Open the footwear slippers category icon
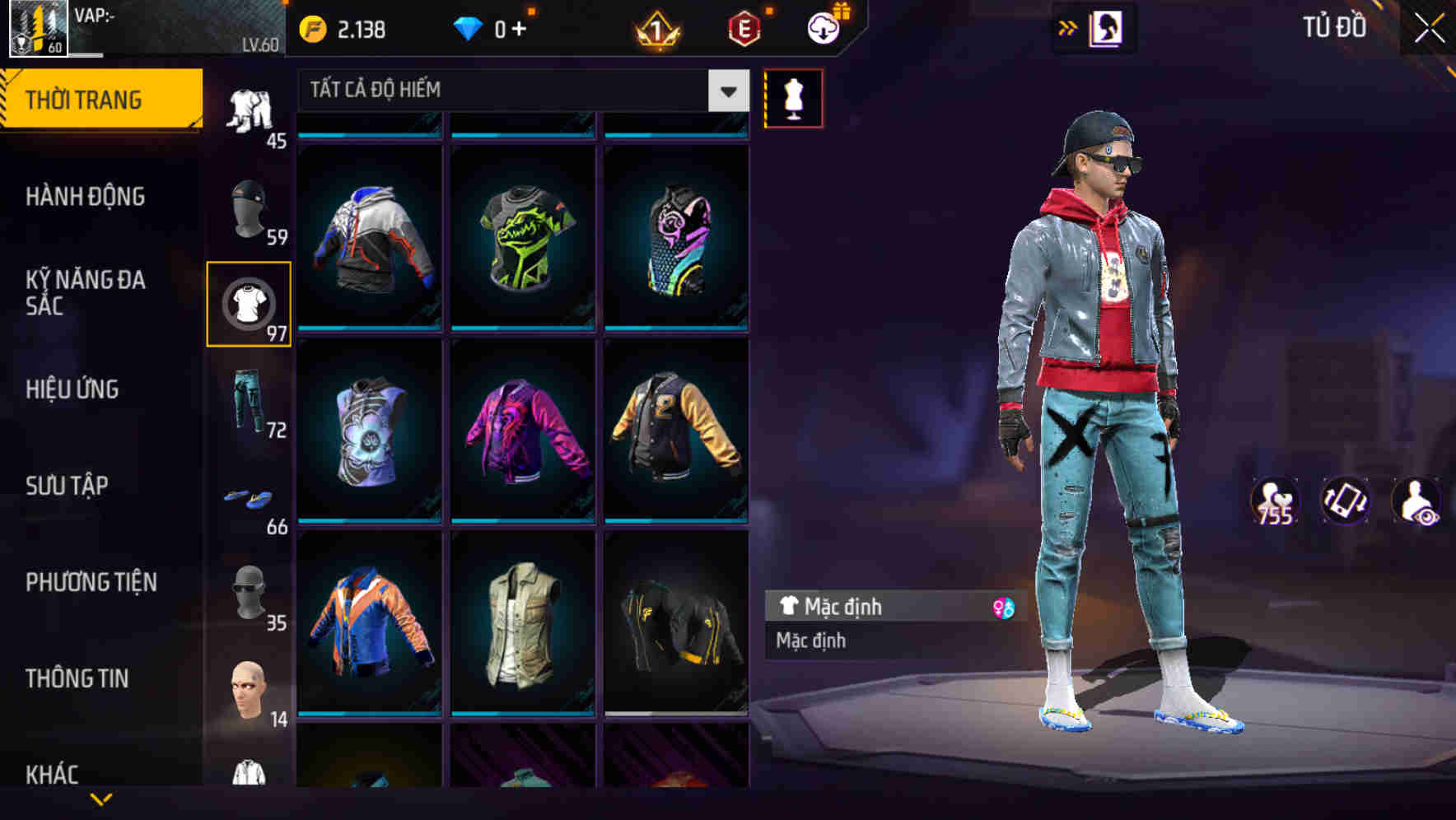The image size is (1456, 820). 250,498
